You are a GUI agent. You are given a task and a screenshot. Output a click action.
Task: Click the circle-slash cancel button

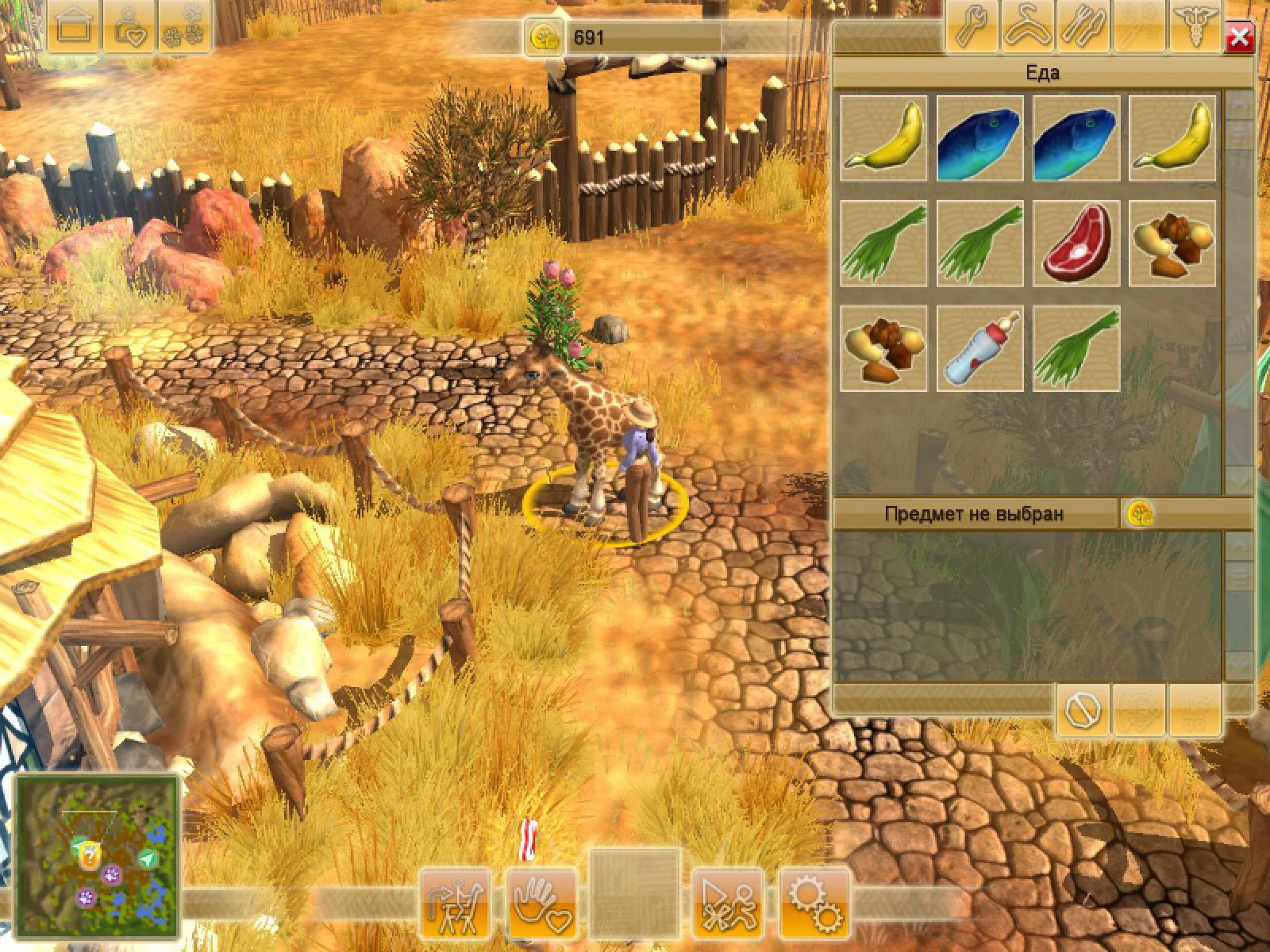(1083, 710)
